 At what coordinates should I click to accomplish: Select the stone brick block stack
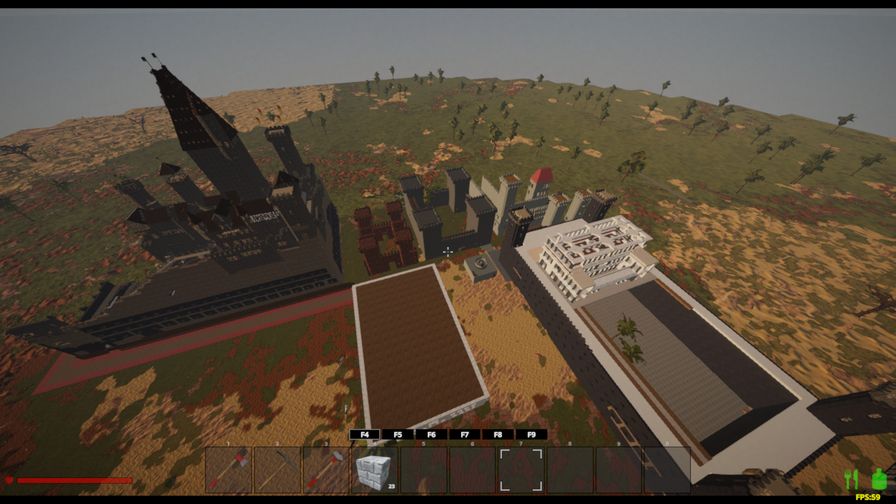coord(374,469)
